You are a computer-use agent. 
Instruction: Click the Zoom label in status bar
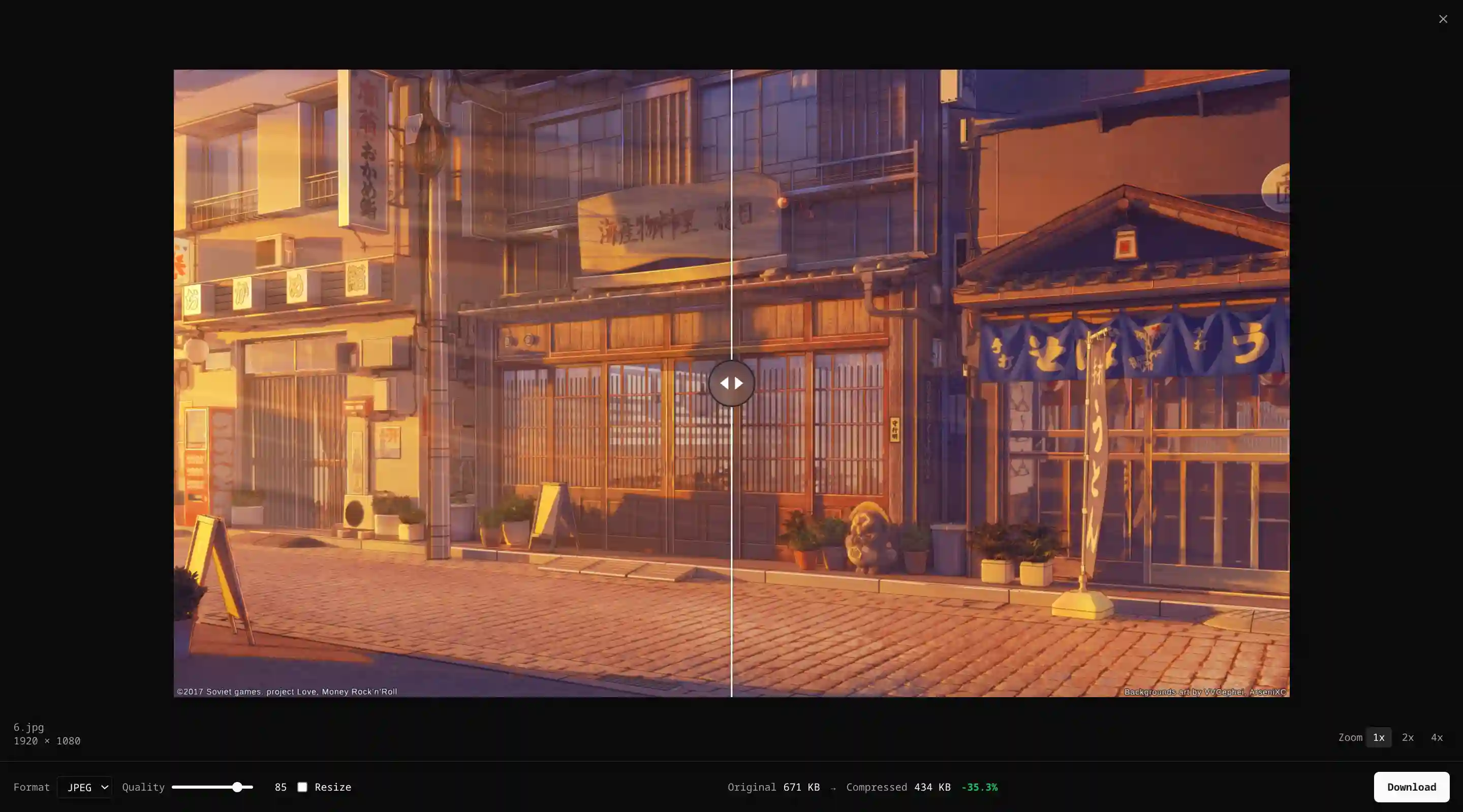click(x=1350, y=738)
